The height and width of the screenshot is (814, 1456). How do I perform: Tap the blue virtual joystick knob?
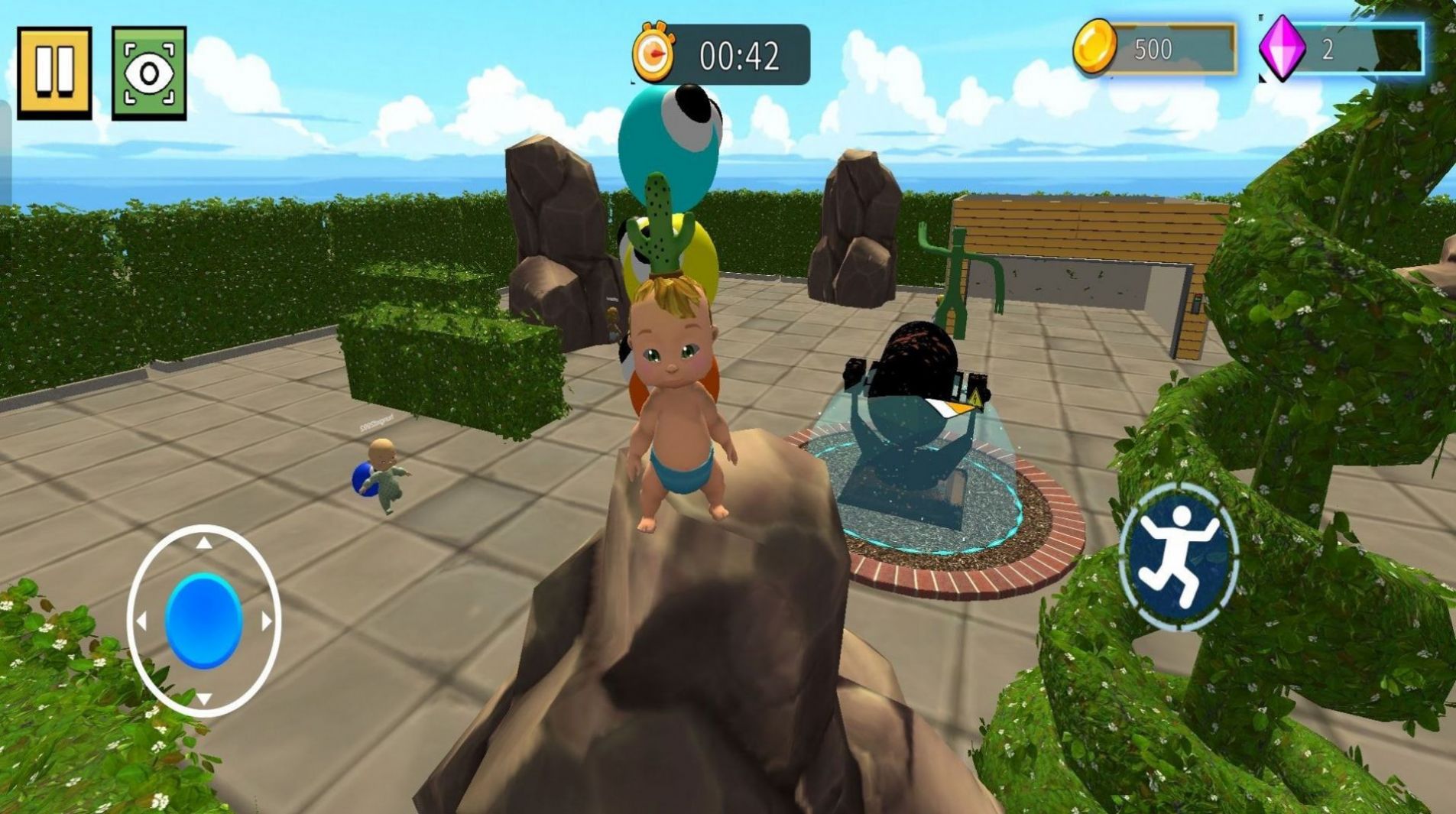[x=204, y=621]
